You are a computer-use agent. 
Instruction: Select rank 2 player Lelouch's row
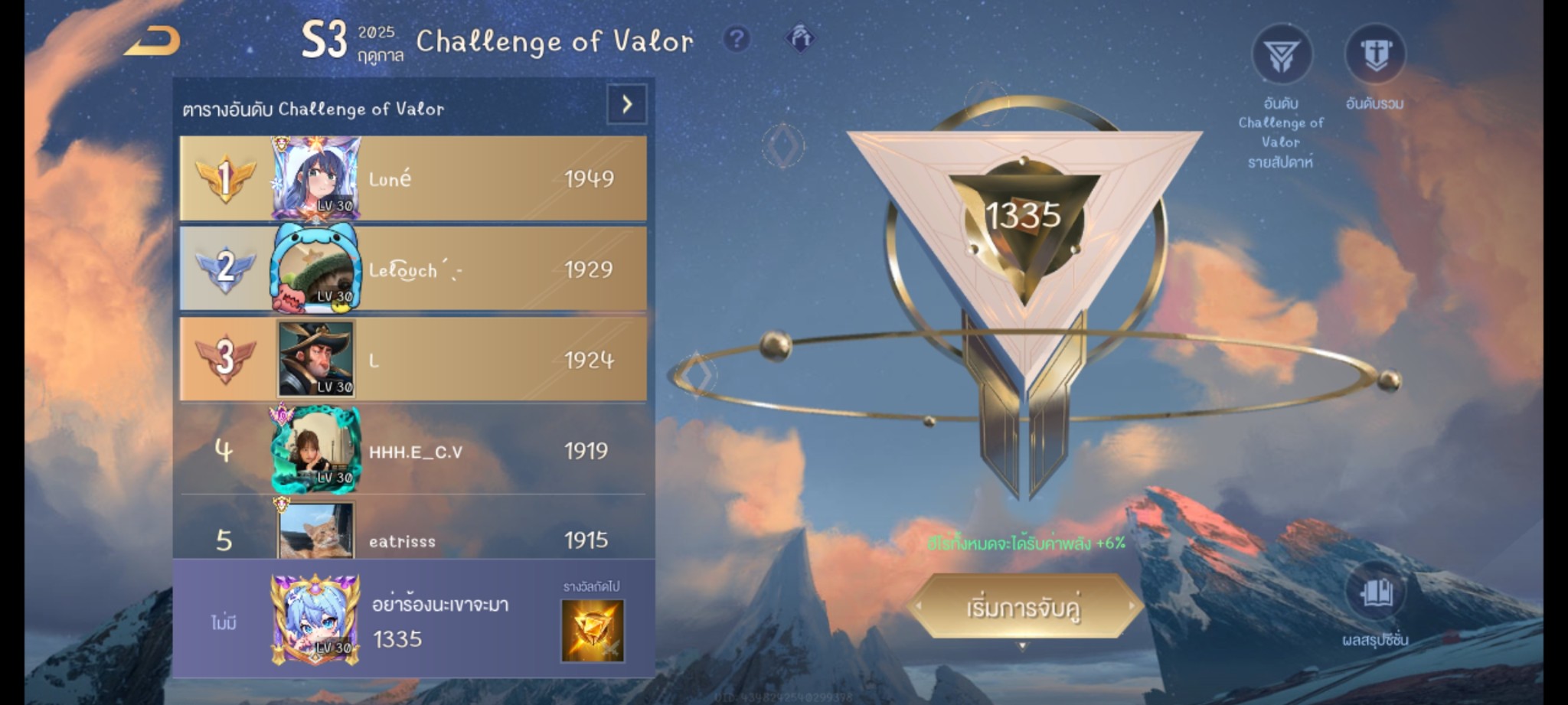coord(413,269)
